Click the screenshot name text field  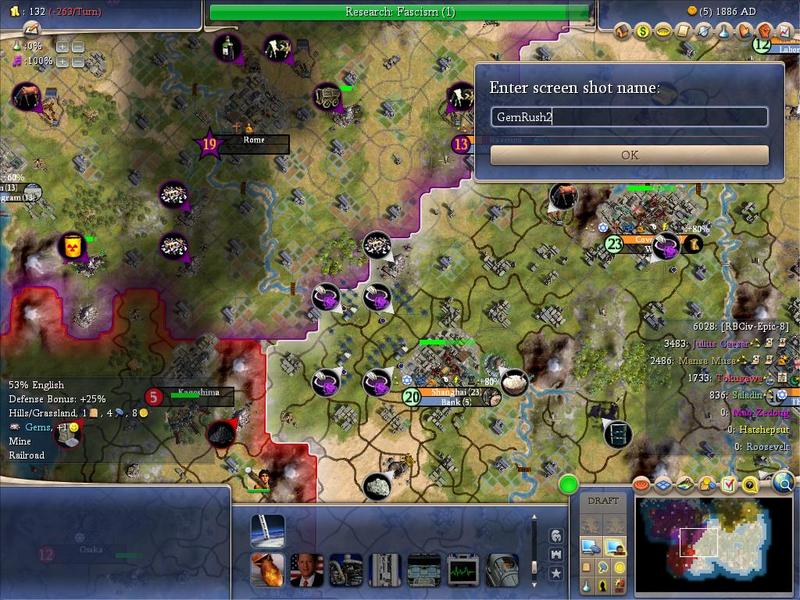pyautogui.click(x=630, y=117)
